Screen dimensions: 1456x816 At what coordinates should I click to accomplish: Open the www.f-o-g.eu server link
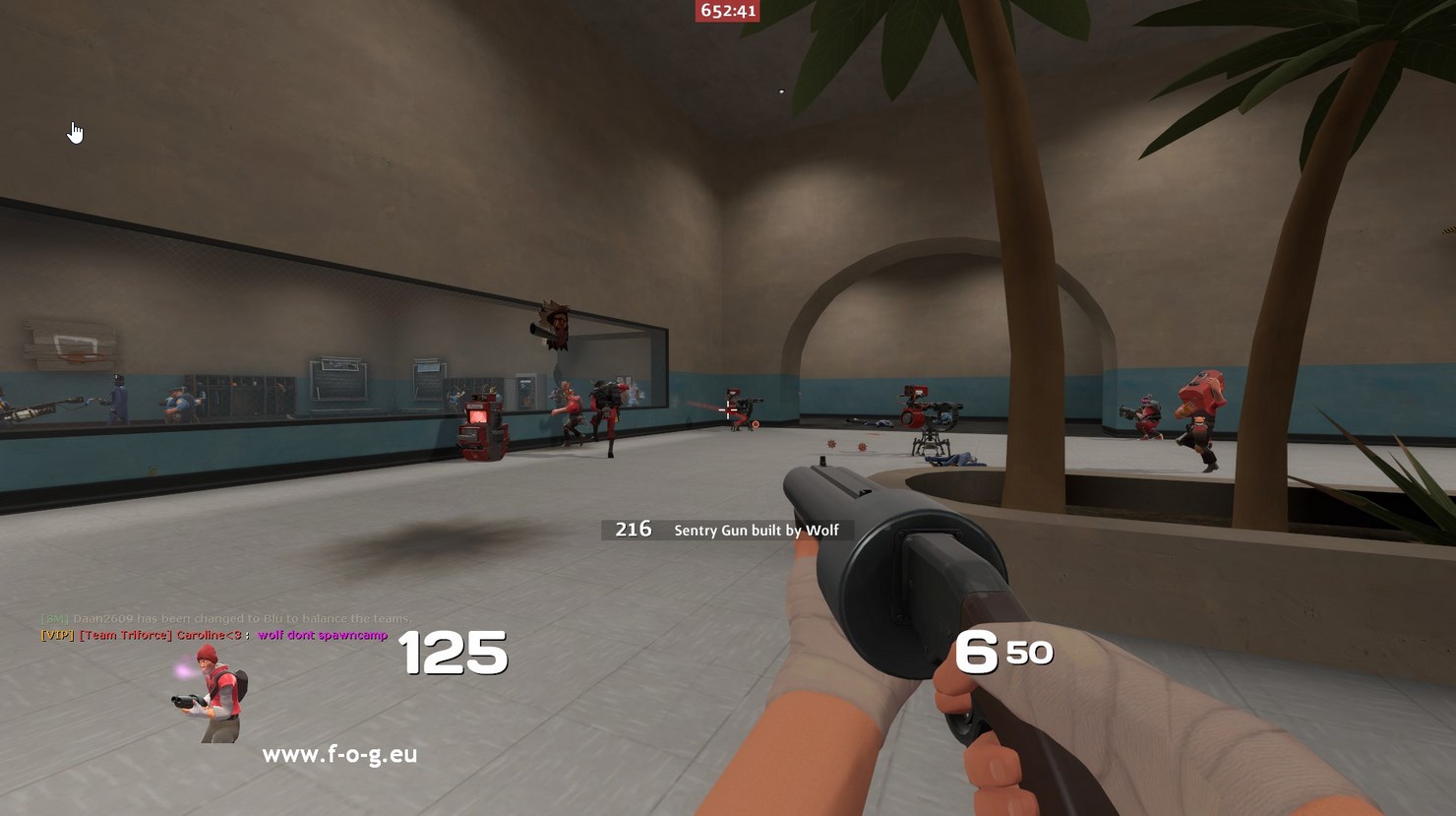[x=339, y=754]
